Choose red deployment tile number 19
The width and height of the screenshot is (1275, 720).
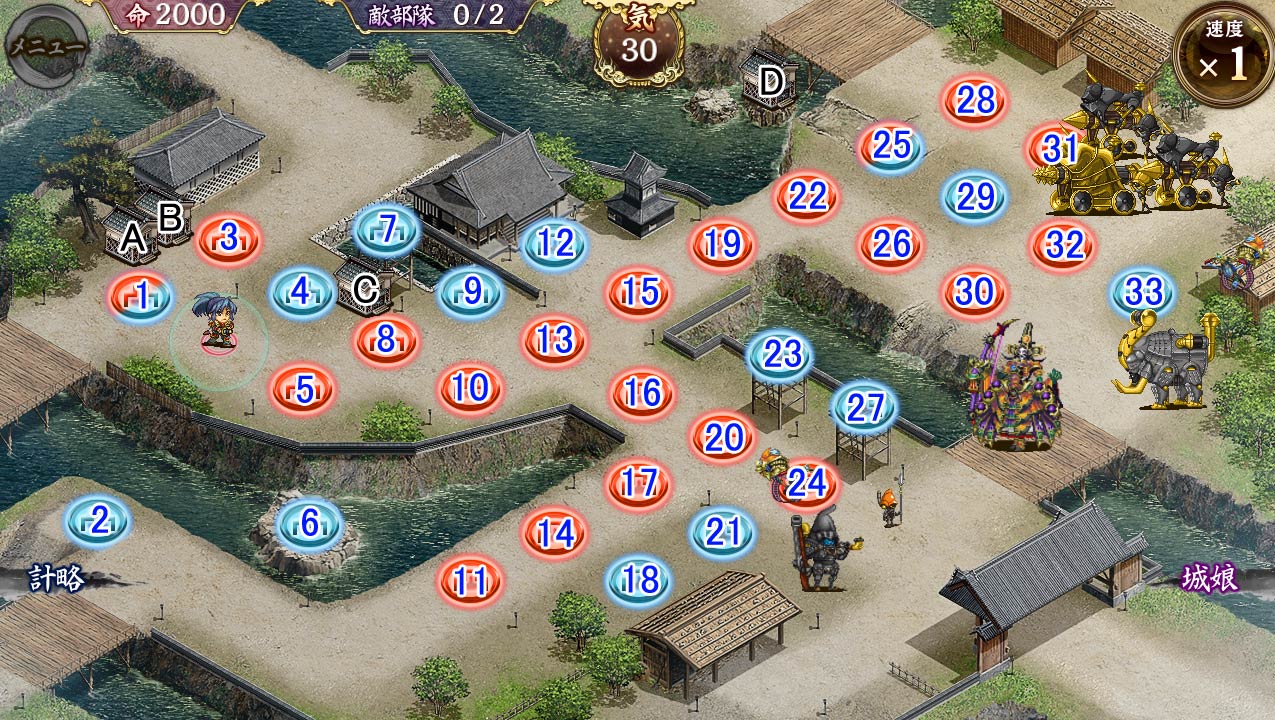point(721,244)
